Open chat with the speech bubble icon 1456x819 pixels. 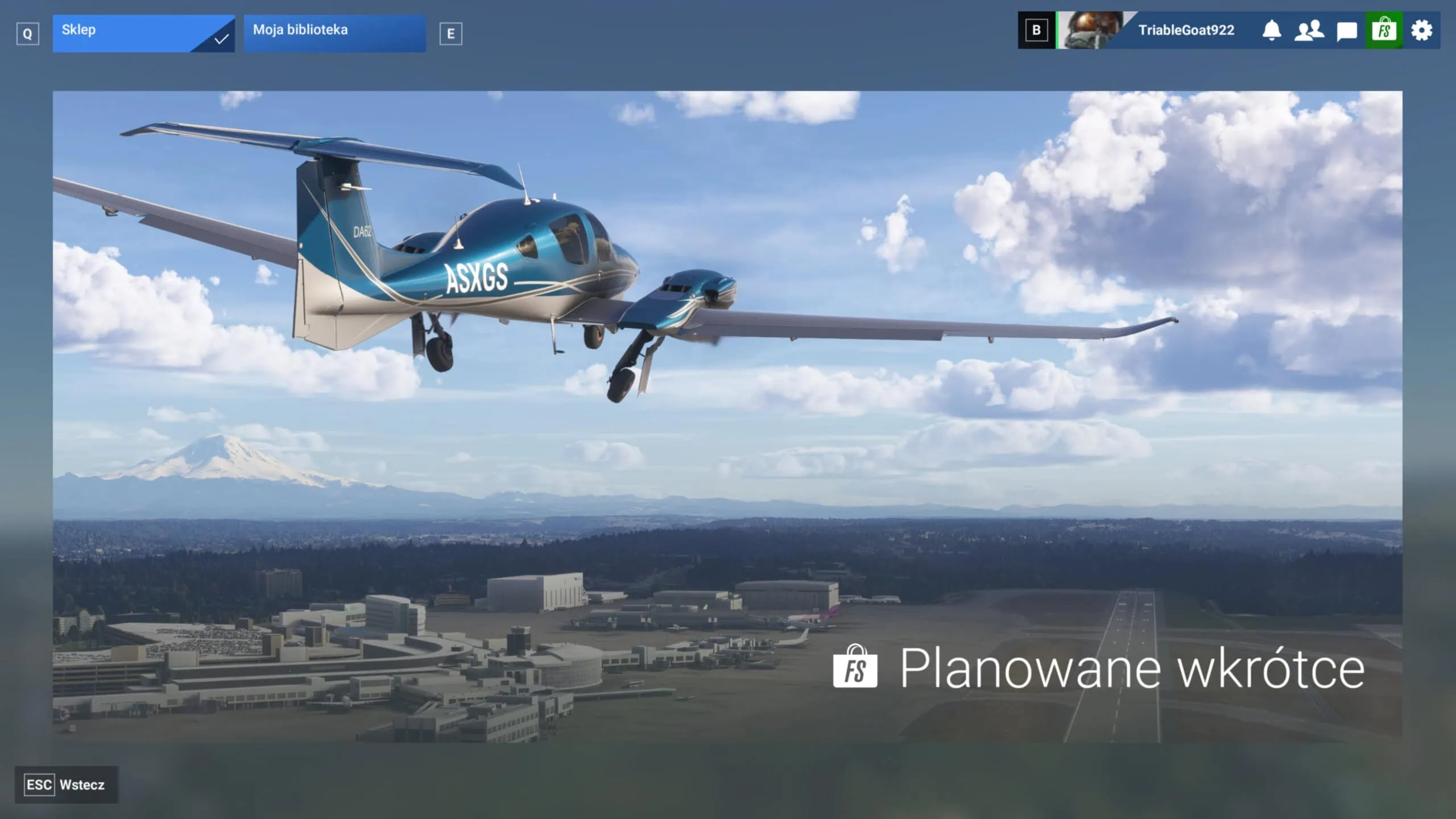[1346, 31]
